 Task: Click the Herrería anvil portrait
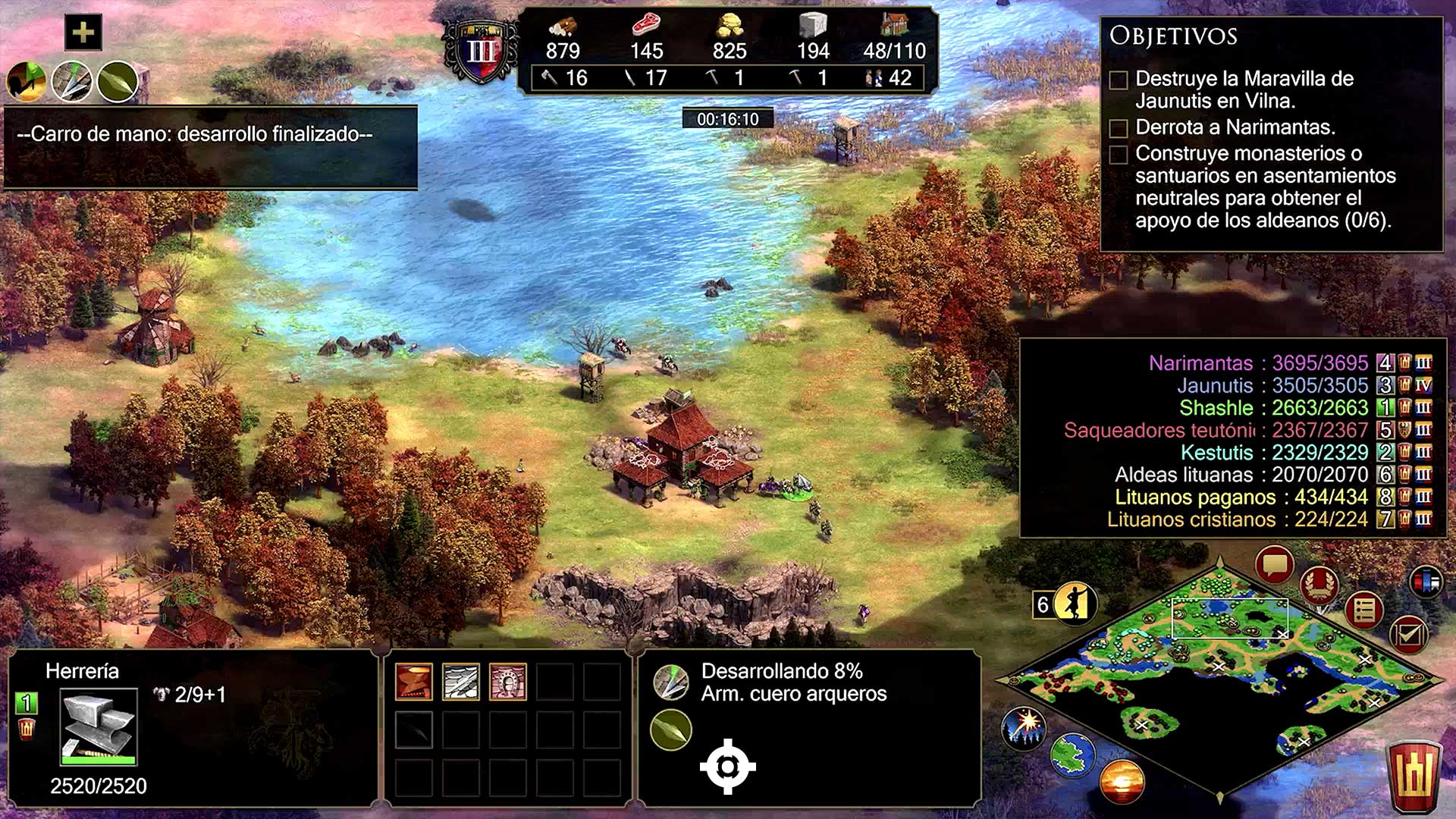coord(99,726)
